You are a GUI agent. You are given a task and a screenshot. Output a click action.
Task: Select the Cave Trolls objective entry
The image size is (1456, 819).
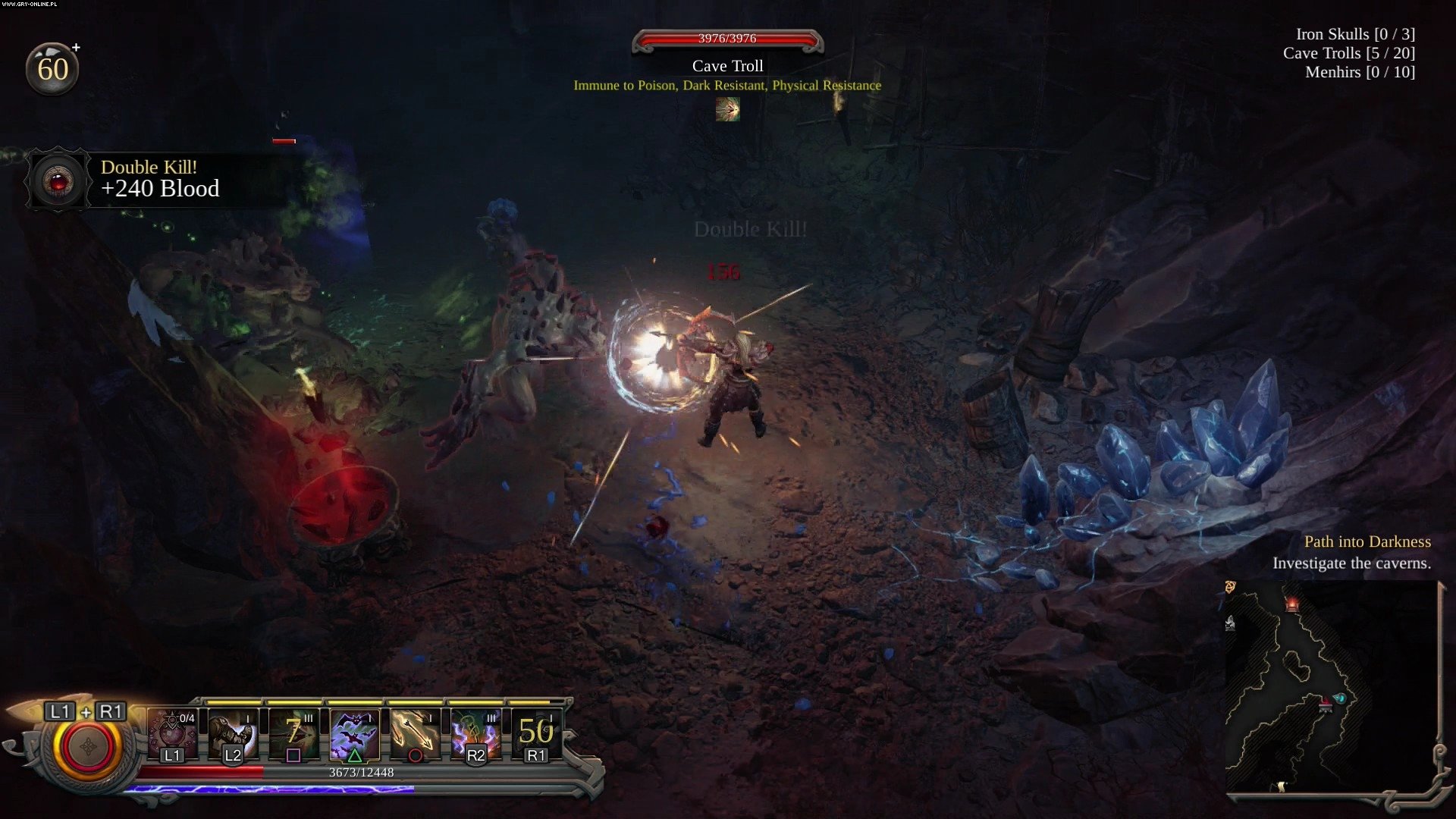coord(1348,53)
